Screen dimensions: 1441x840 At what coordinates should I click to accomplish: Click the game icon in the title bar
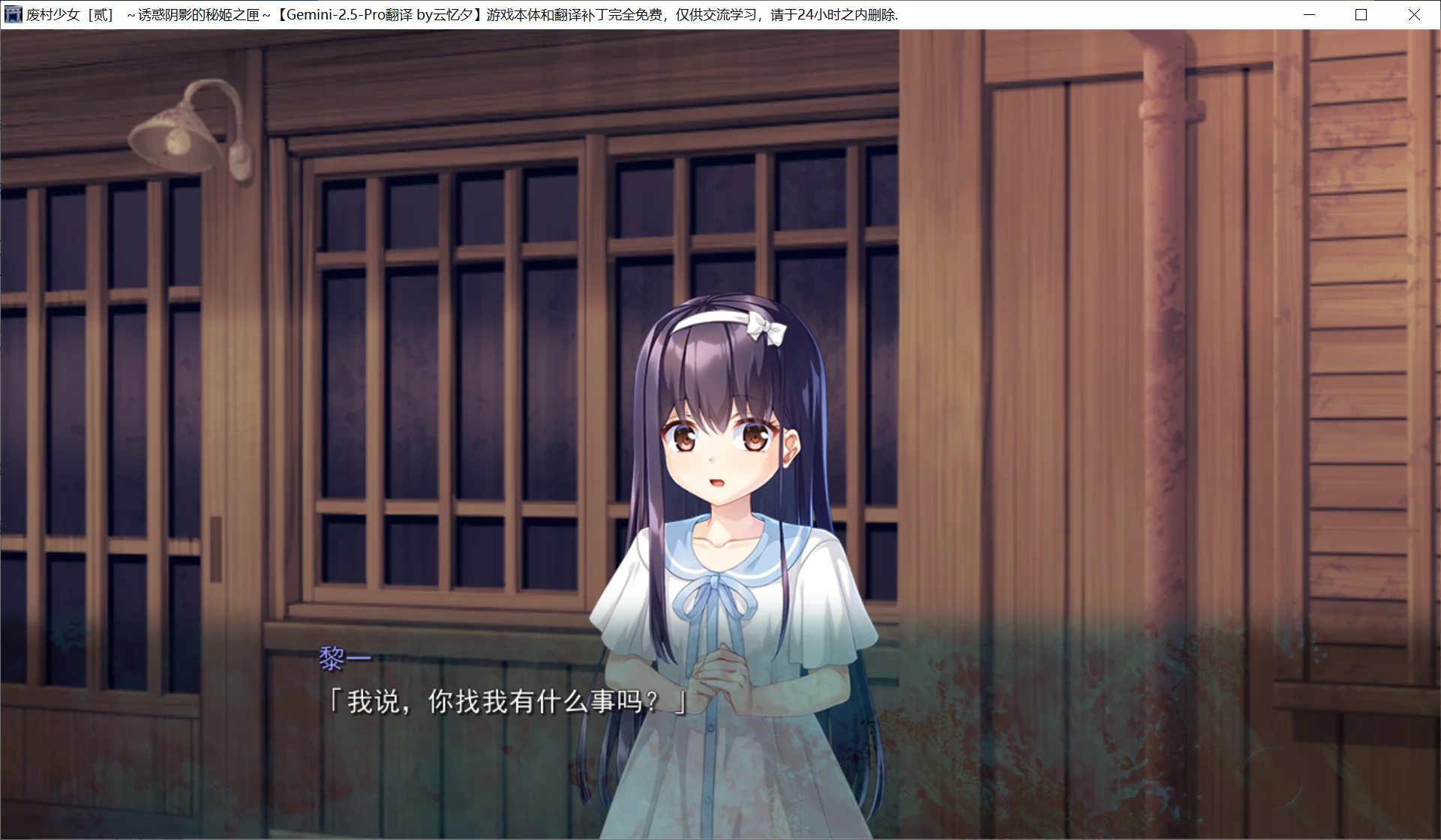[x=13, y=13]
